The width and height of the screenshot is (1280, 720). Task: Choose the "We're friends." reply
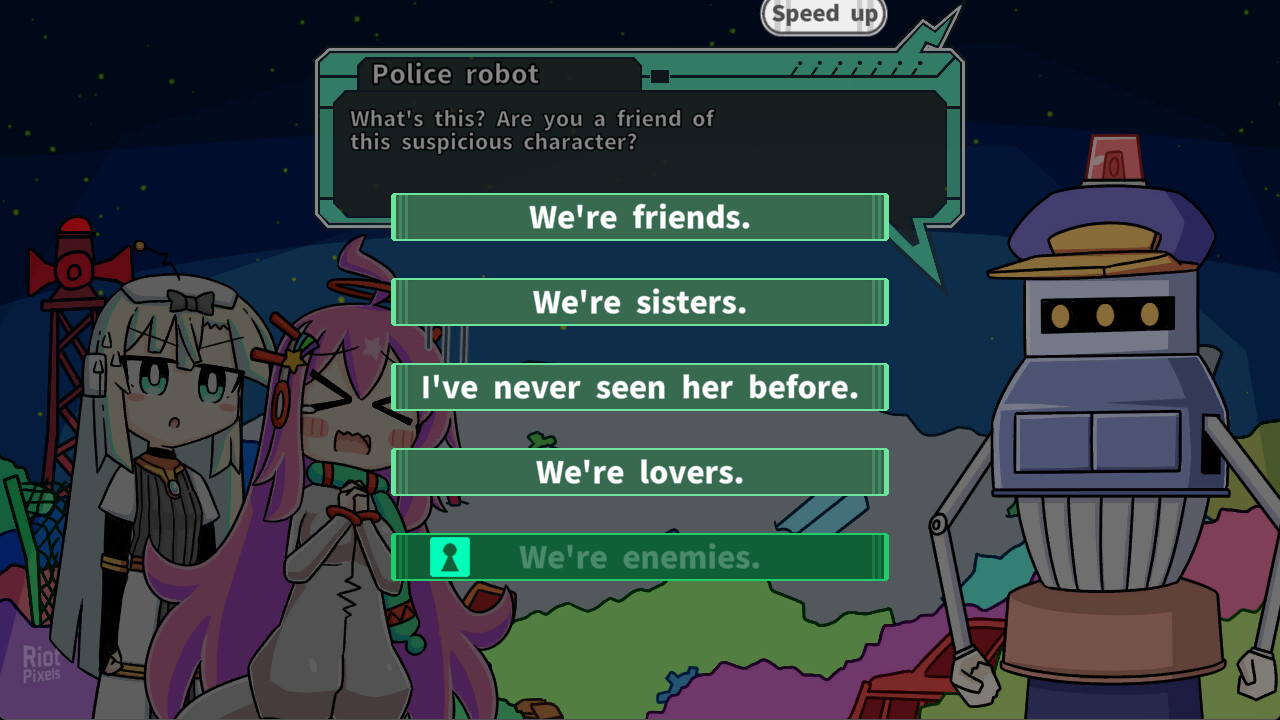click(x=640, y=217)
